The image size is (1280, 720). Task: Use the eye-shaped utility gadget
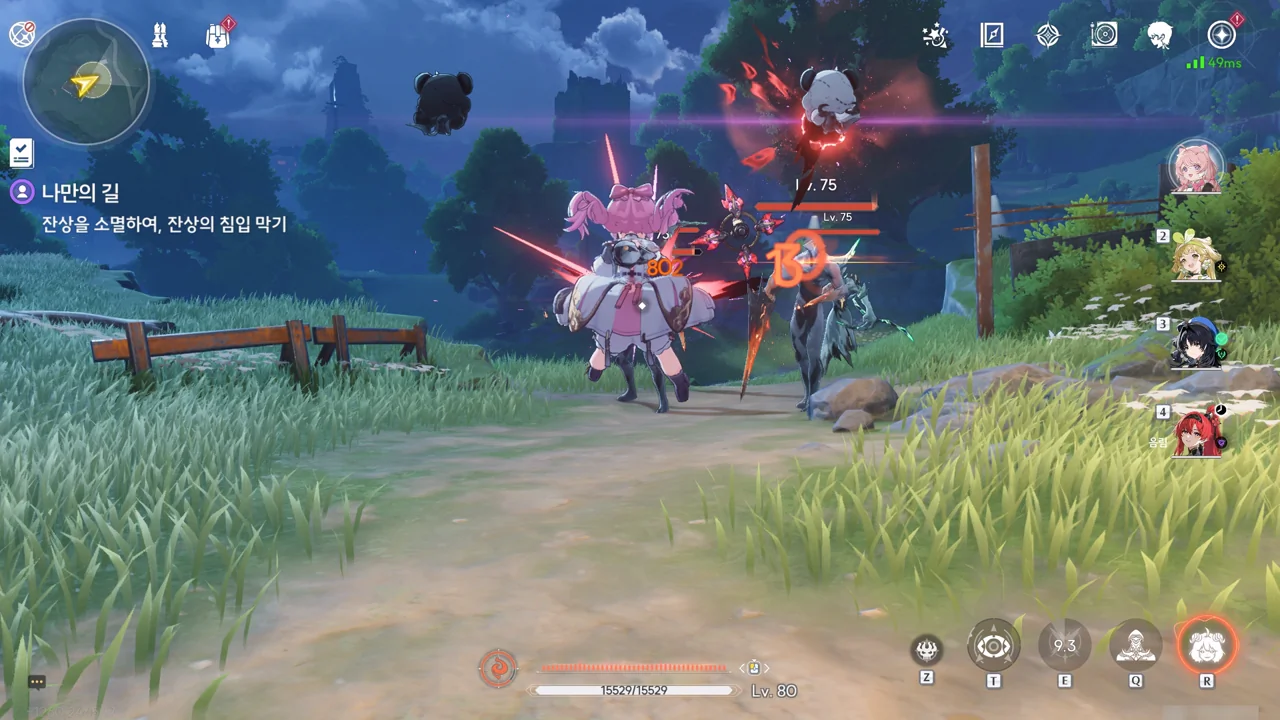[993, 646]
